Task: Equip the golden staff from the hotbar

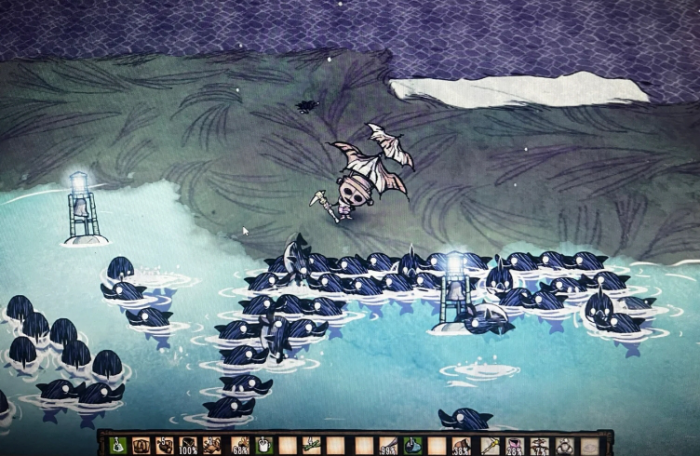Action: click(x=490, y=445)
